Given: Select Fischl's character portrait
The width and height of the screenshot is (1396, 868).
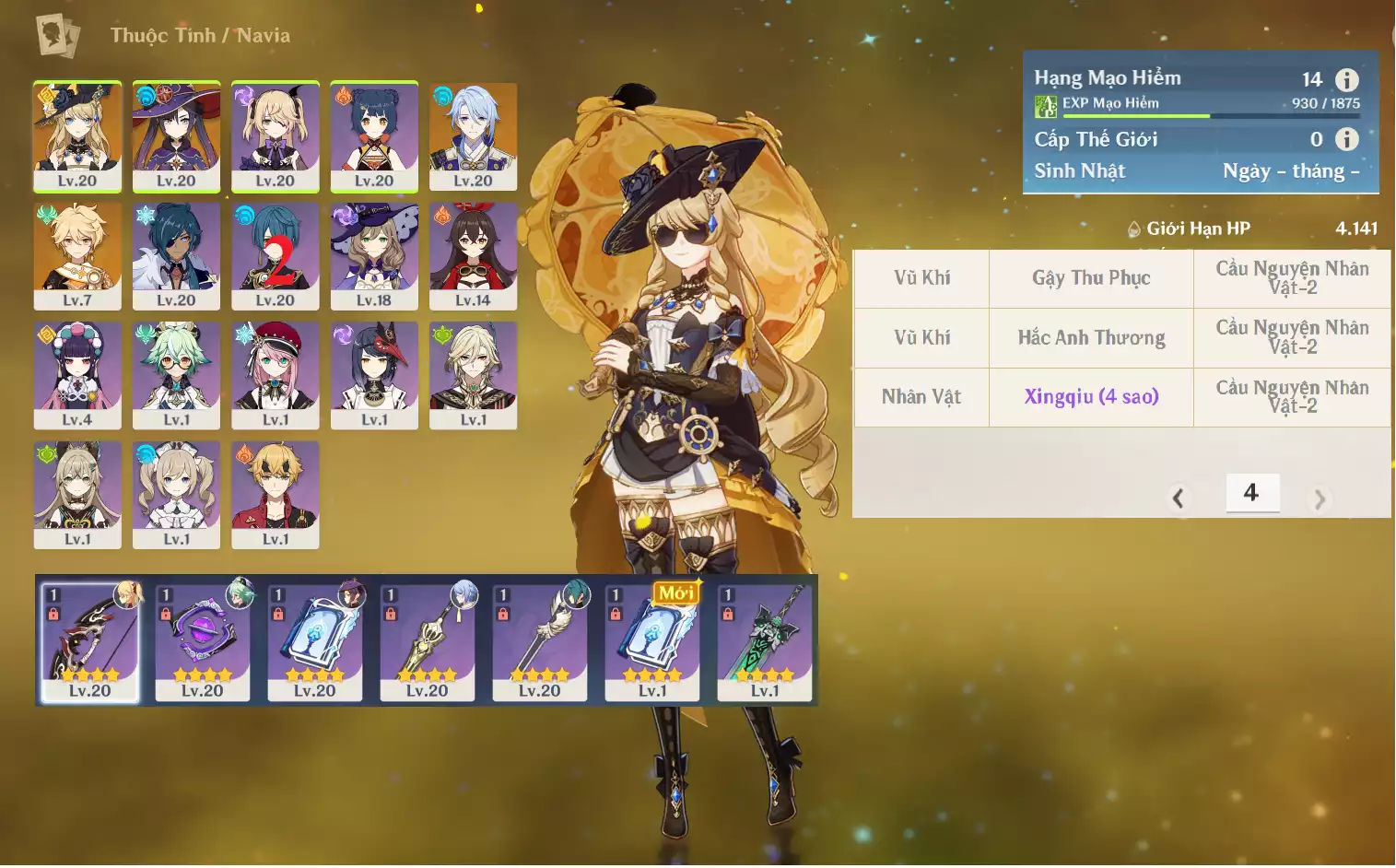Looking at the screenshot, I should [x=276, y=135].
